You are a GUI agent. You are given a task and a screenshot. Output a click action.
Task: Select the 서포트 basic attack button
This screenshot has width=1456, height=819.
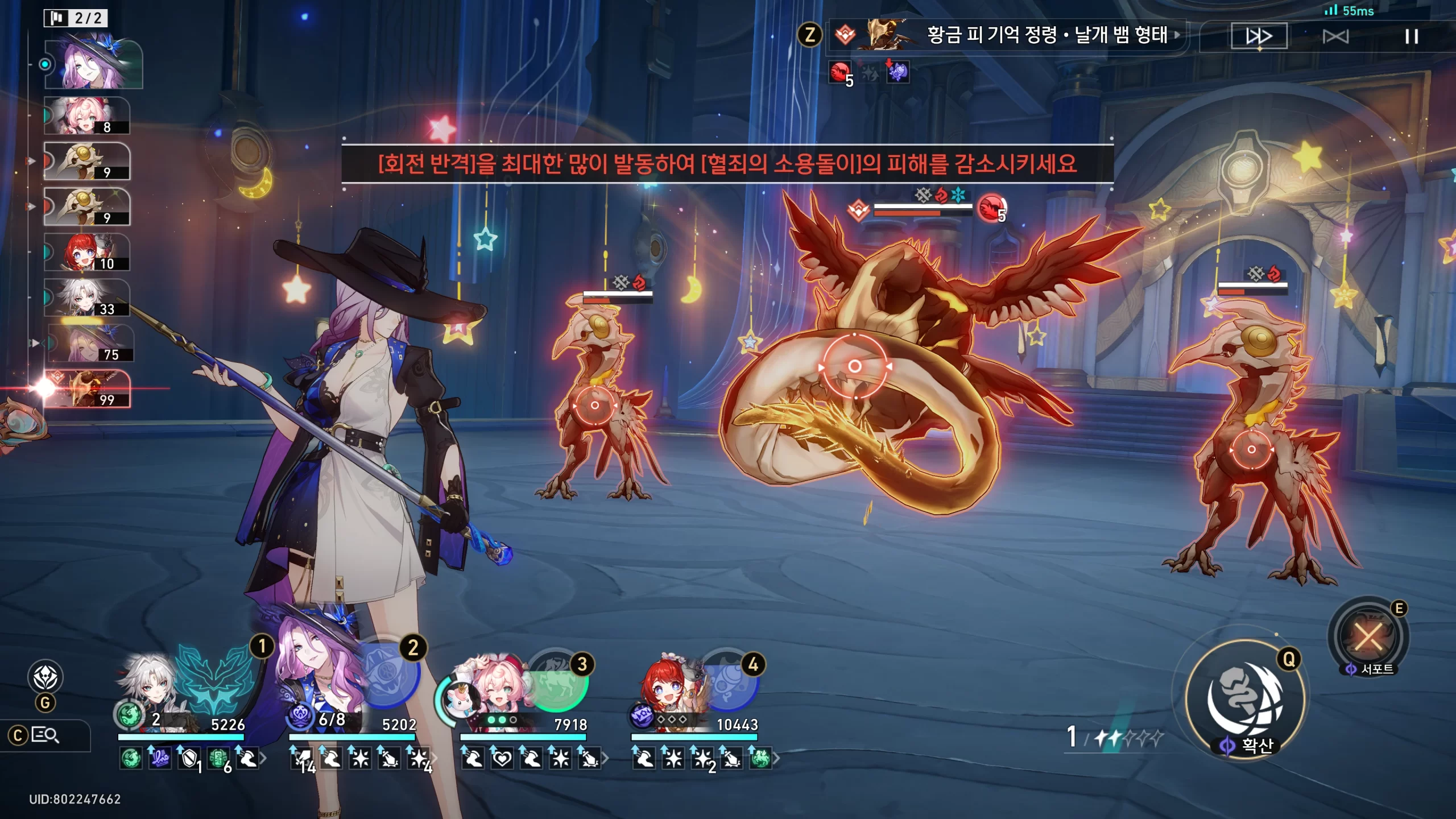tap(1369, 637)
